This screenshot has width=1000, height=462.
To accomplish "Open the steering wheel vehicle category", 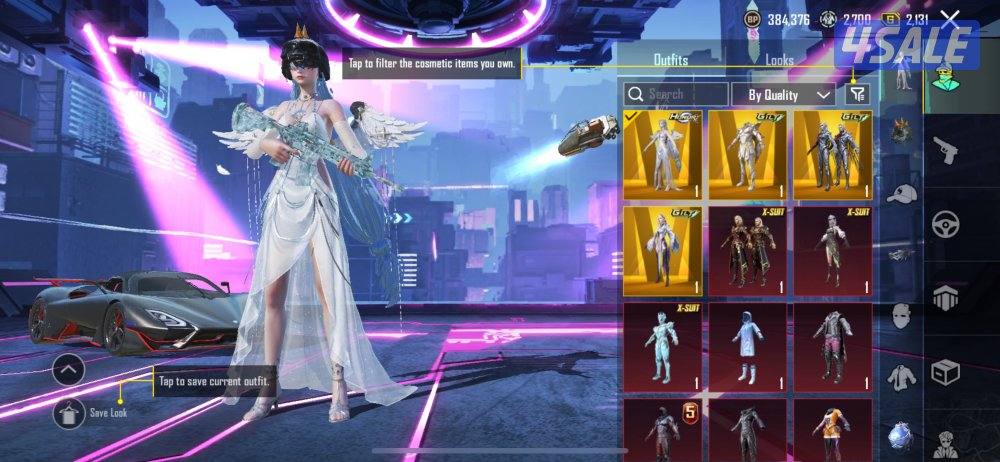I will 945,224.
